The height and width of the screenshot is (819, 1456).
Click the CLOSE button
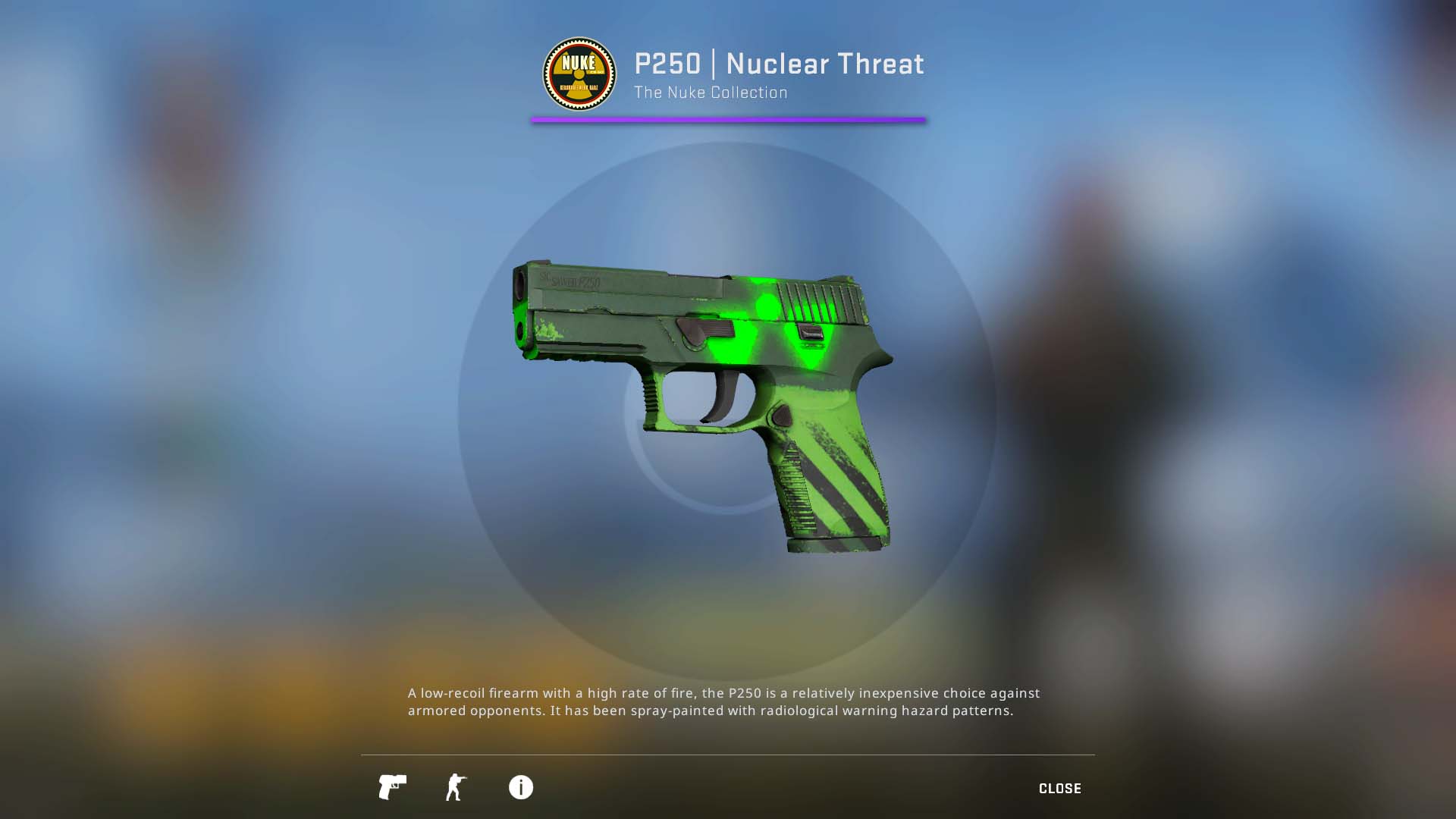click(x=1059, y=788)
